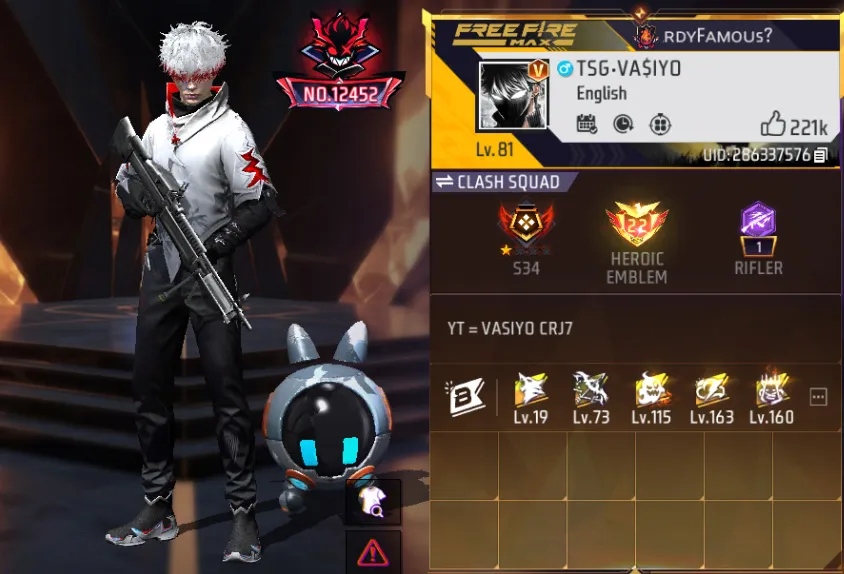The width and height of the screenshot is (844, 574).
Task: Click the crosshair icon under the player name
Action: tap(659, 124)
